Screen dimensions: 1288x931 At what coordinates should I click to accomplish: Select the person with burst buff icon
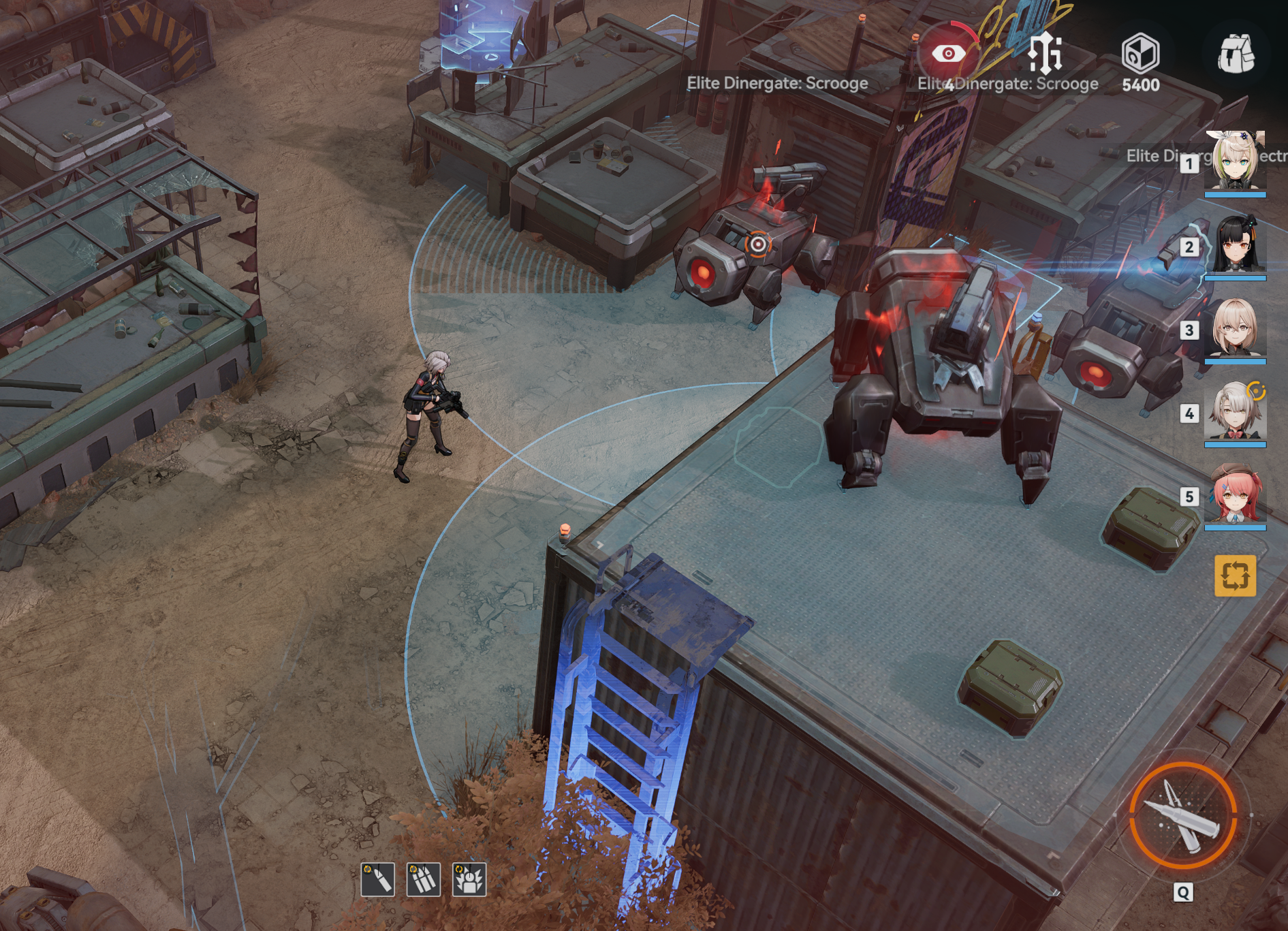pos(469,879)
